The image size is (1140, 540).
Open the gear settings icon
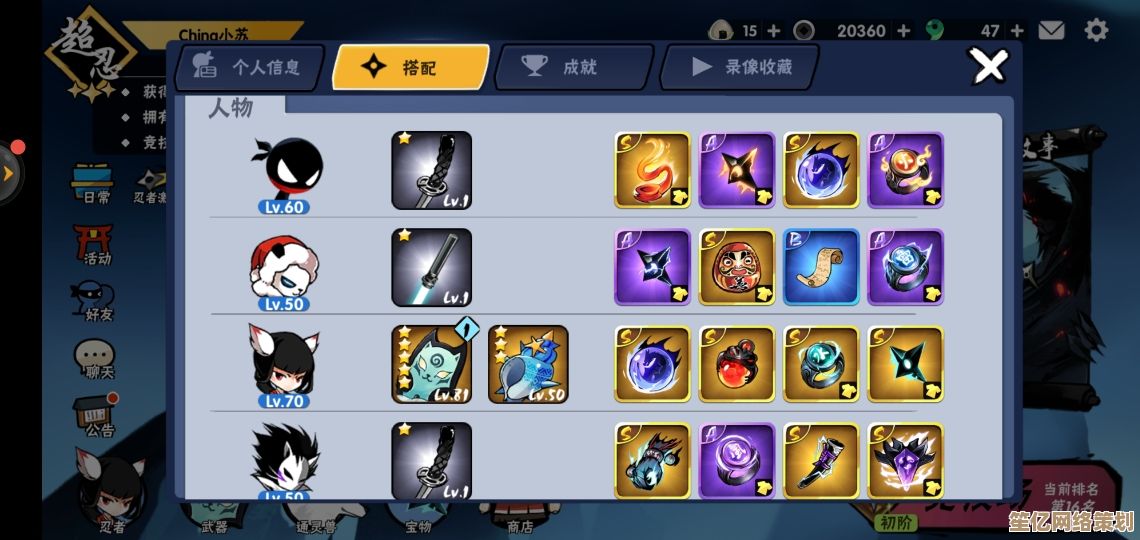(1097, 30)
